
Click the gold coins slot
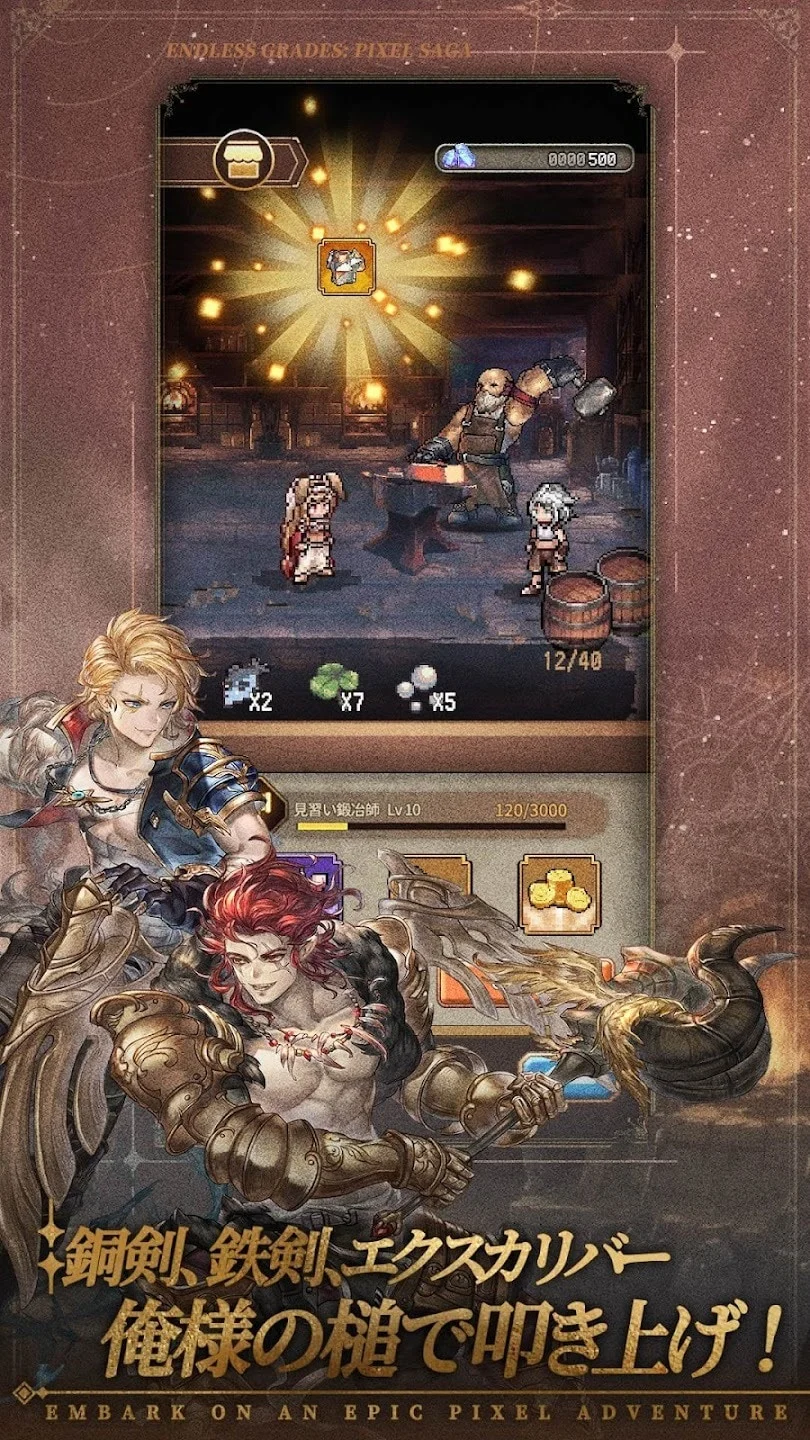click(558, 893)
